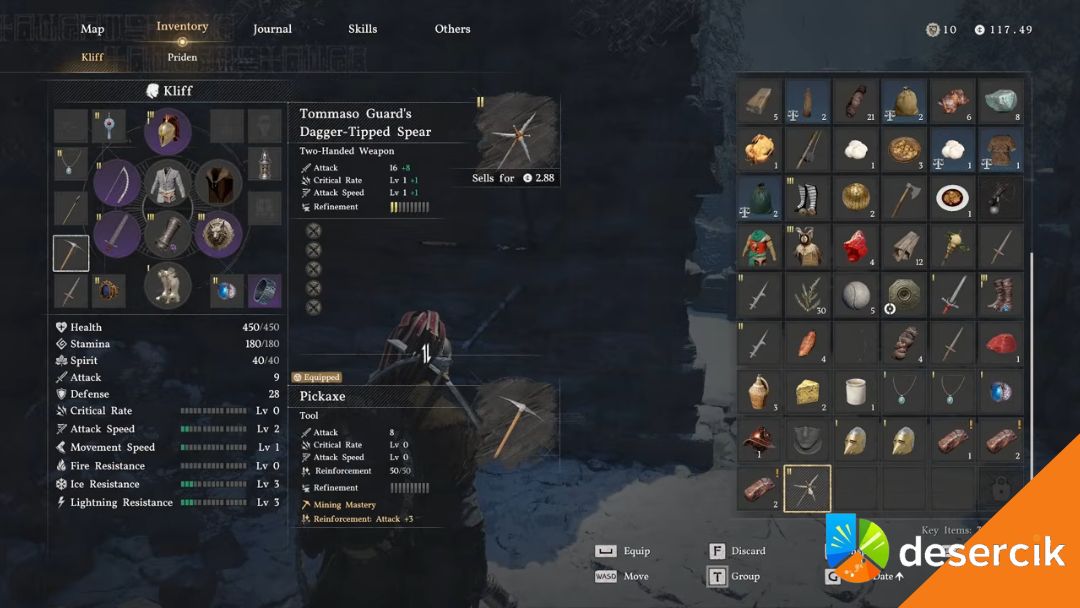This screenshot has width=1080, height=608.
Task: Click the green and red tunic item
Action: click(x=758, y=246)
